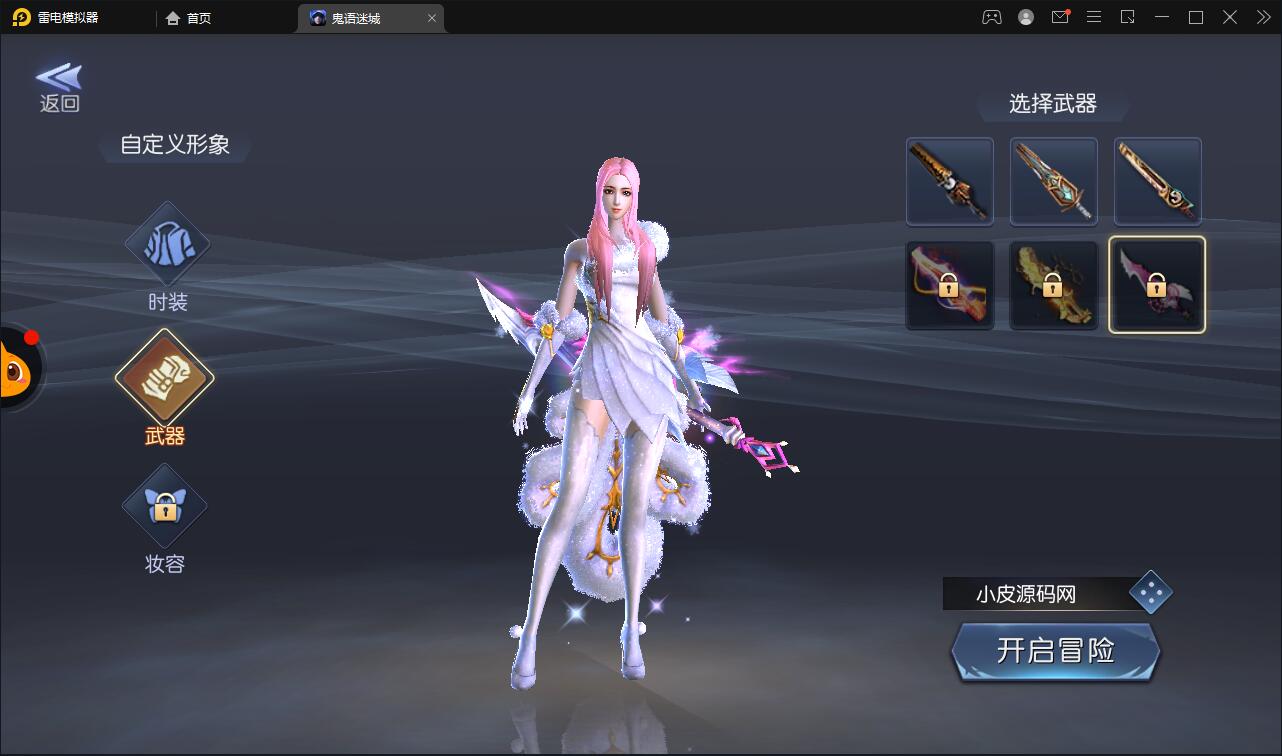Viewport: 1282px width, 756px height.
Task: Pick the weapon with the blue gem
Action: 1053,182
